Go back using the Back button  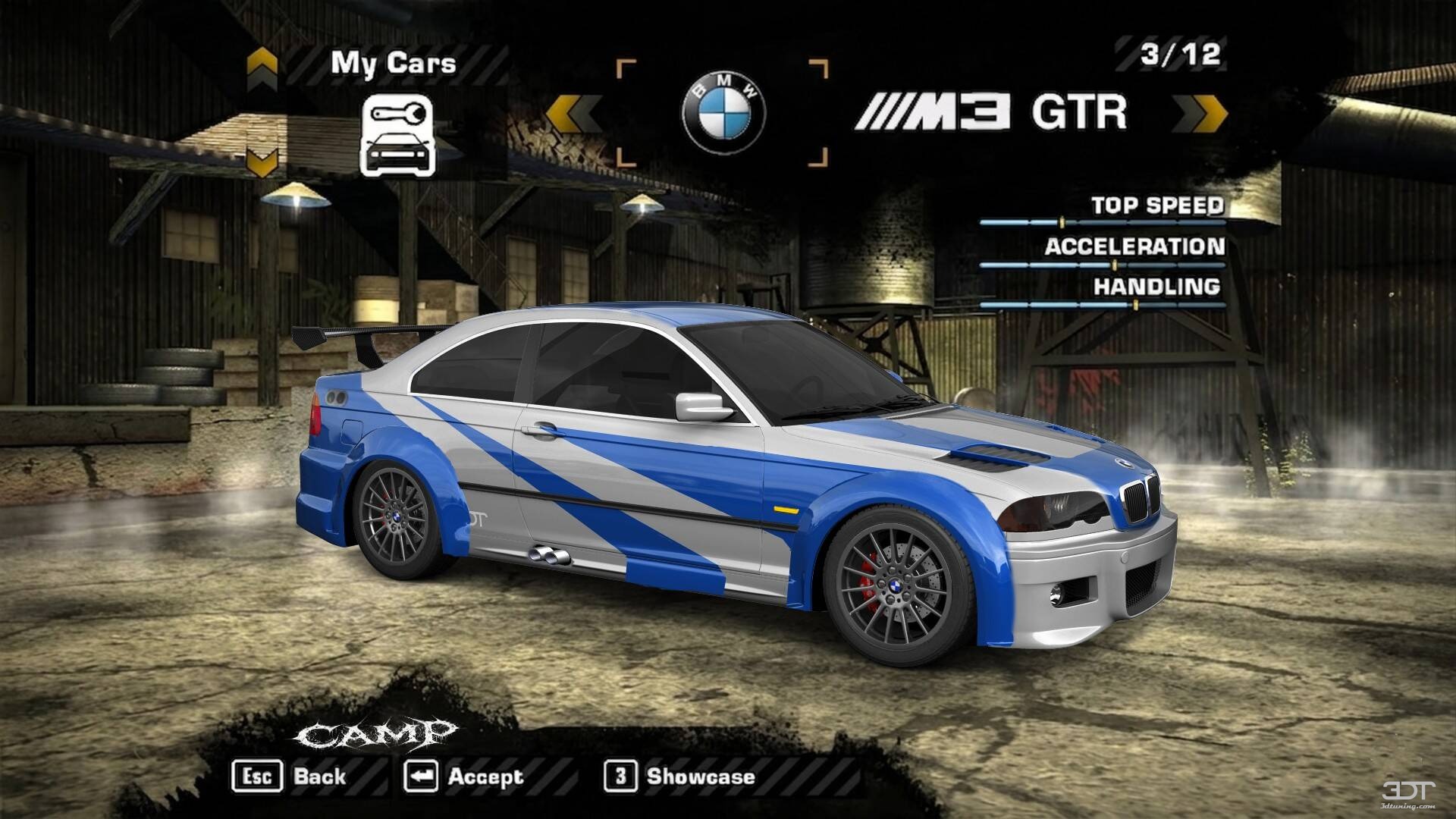pyautogui.click(x=290, y=776)
